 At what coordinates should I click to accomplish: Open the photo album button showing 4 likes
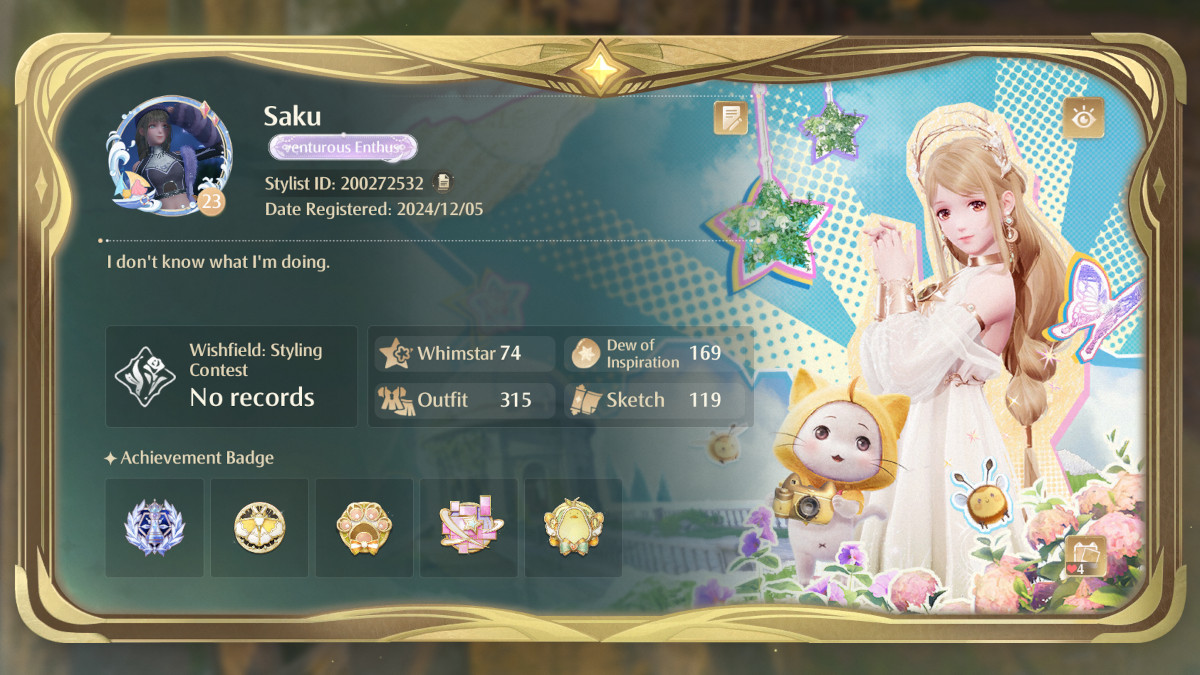pos(1085,555)
